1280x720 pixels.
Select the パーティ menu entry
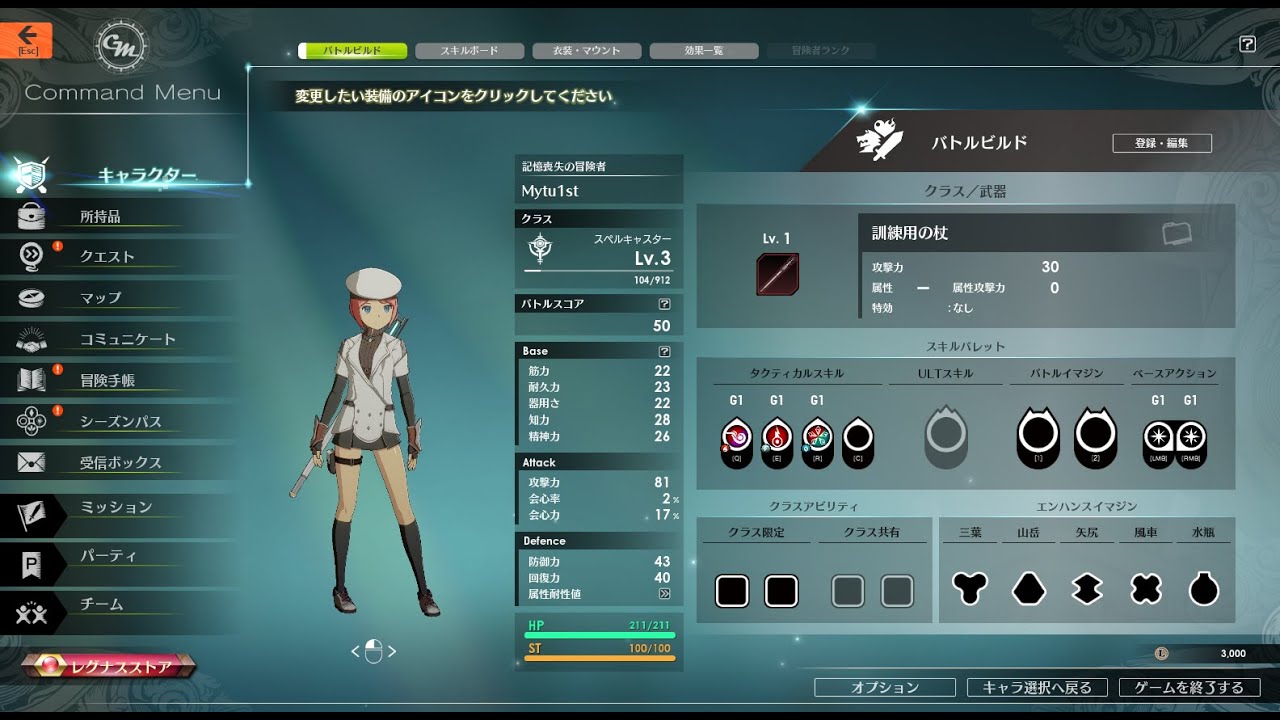[x=108, y=556]
